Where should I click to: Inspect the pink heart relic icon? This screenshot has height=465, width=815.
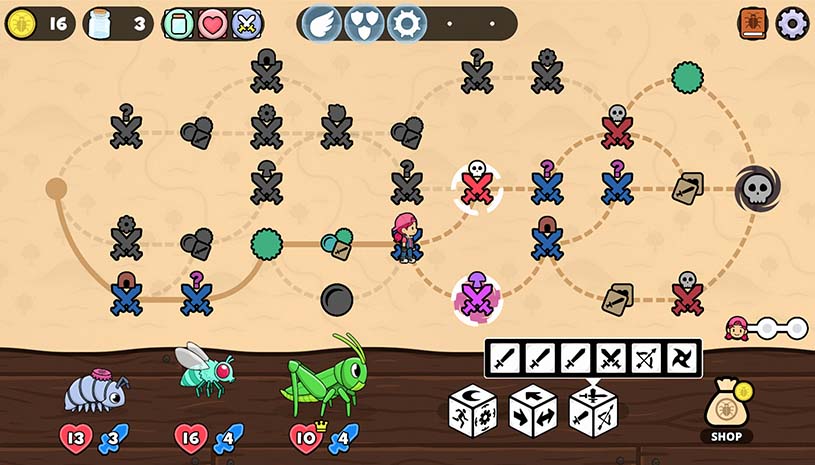(x=212, y=23)
